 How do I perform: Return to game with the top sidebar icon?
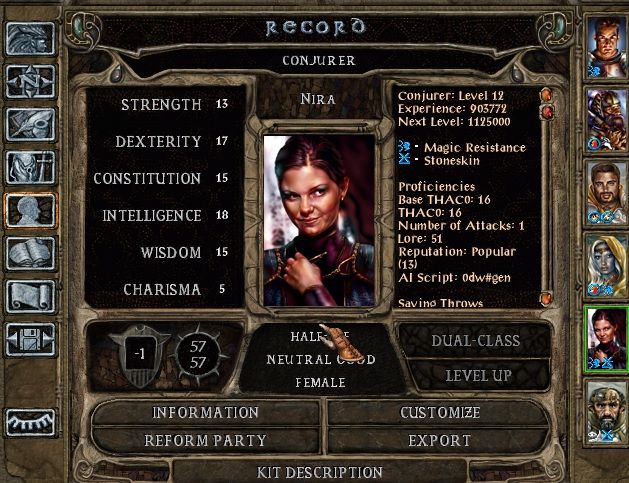30,38
